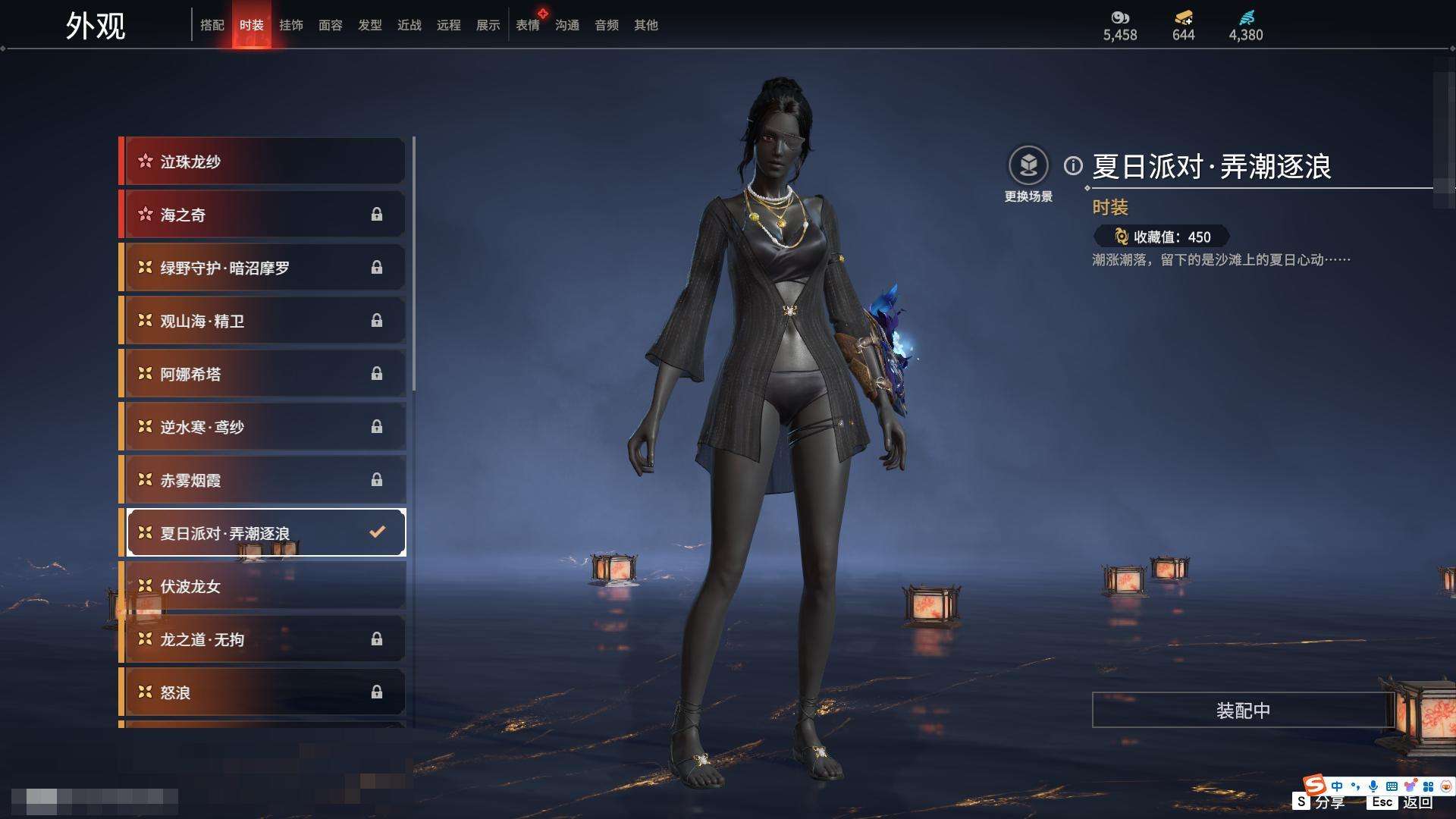This screenshot has height=819, width=1456.
Task: Switch to the 发型 hairstyle tab
Action: pos(370,25)
